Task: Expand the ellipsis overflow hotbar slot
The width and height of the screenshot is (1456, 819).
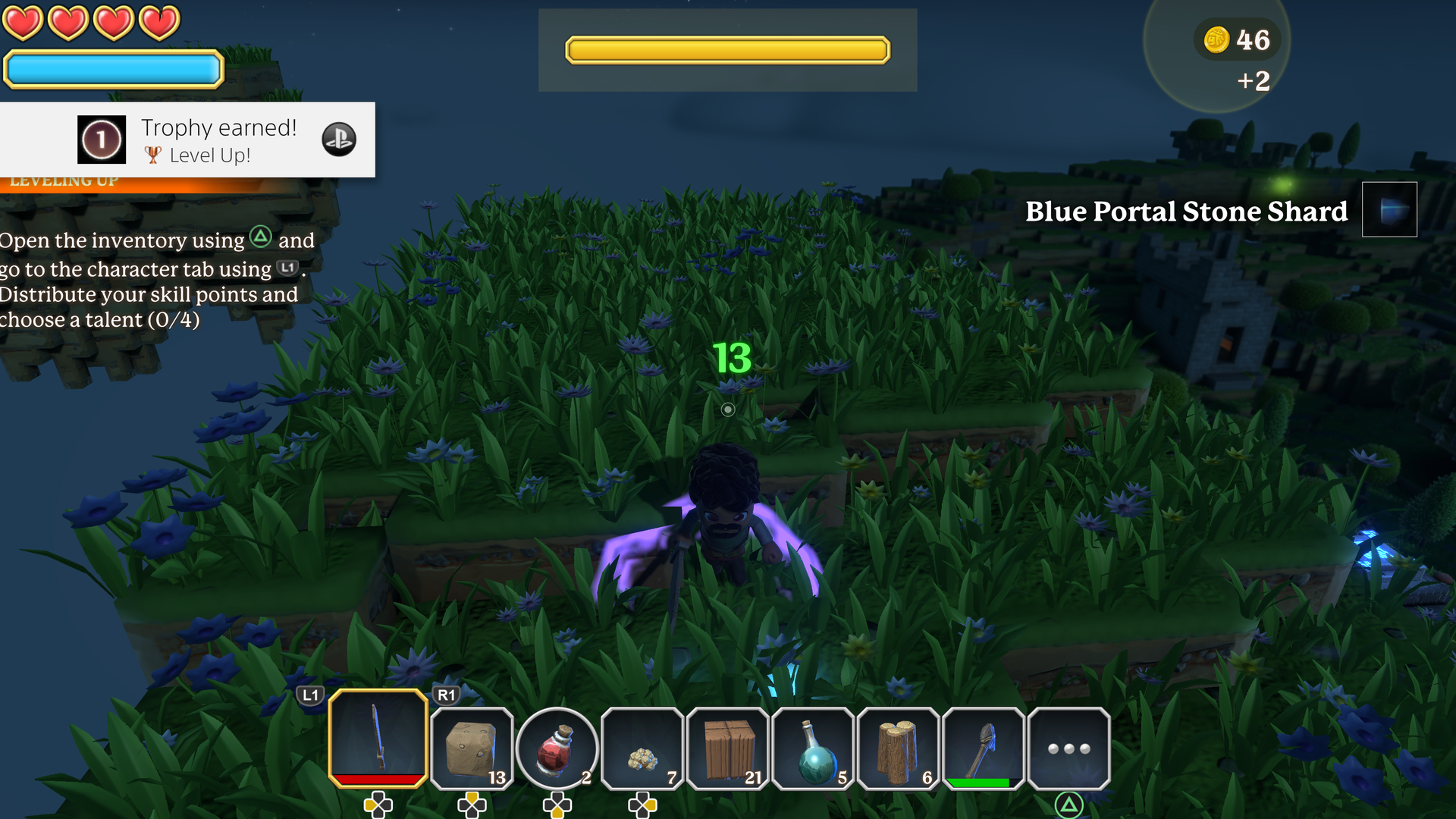Action: tap(1069, 747)
